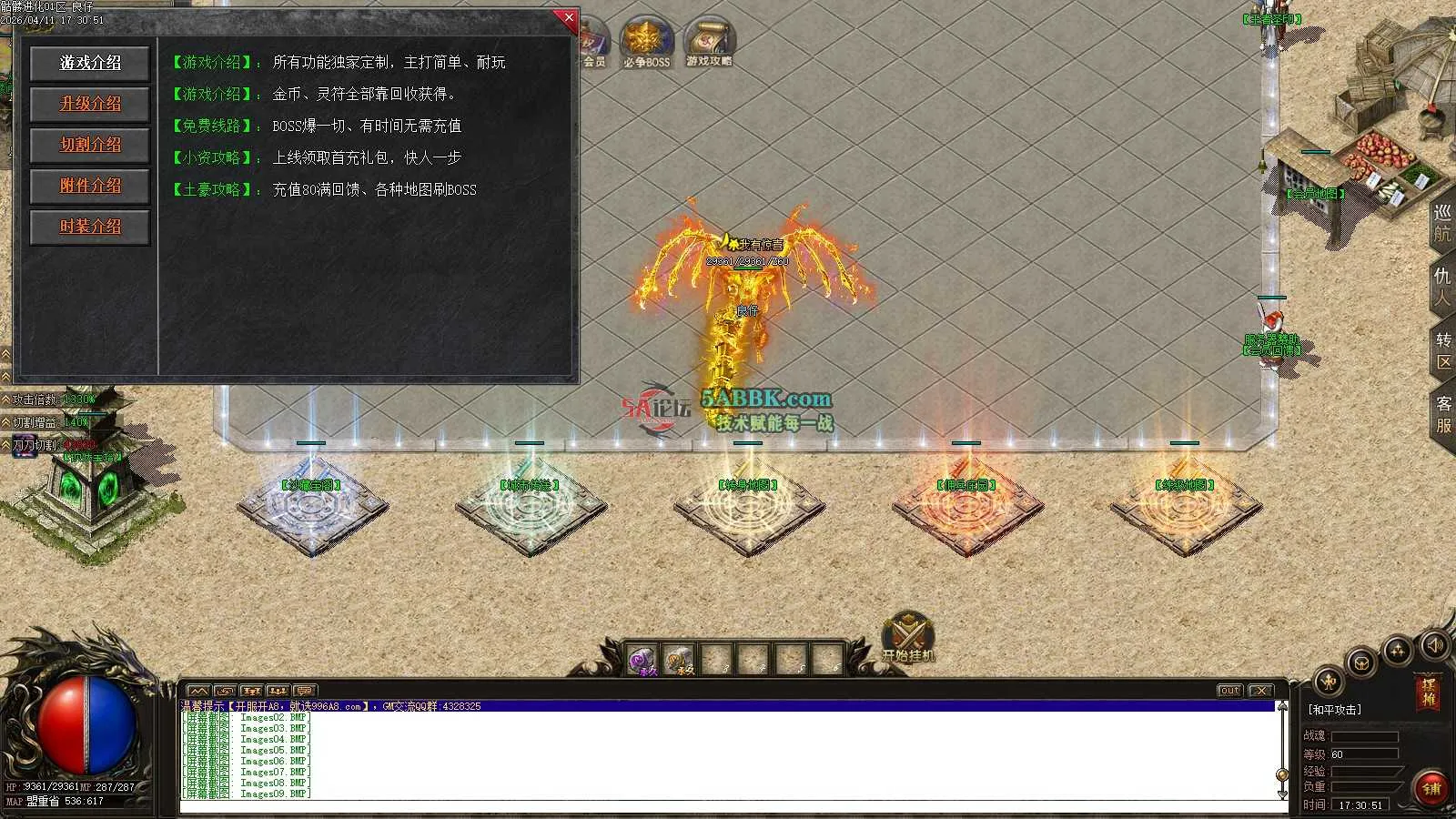
Task: Start auto-combat with 开始挂机
Action: click(907, 635)
